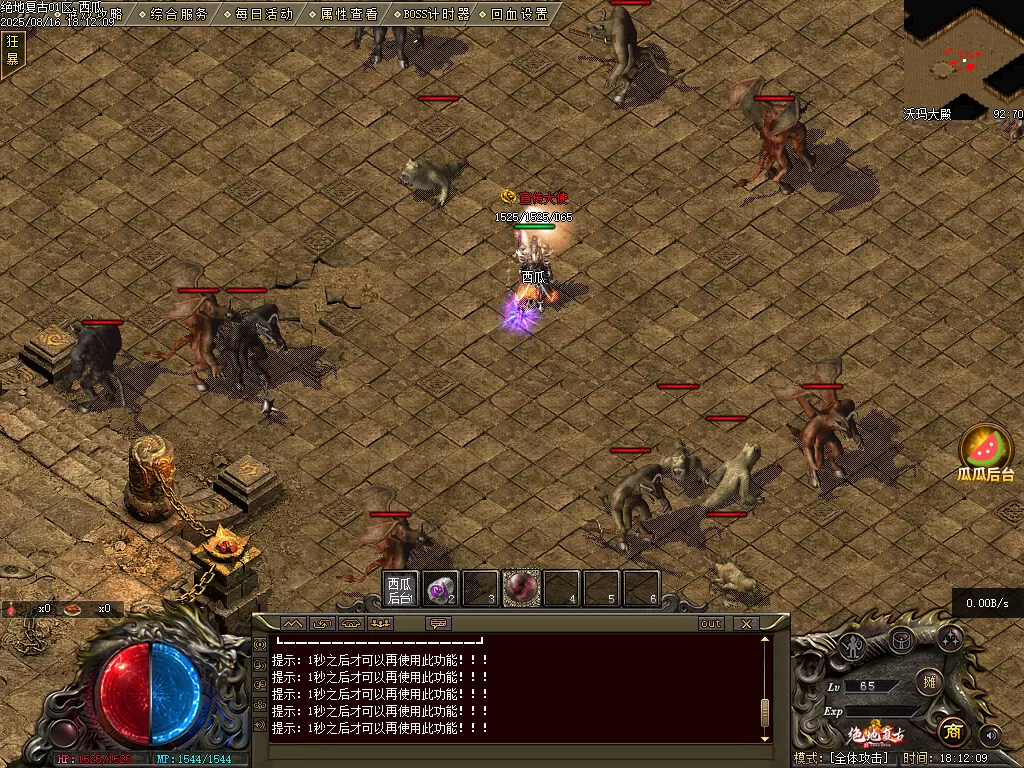Select the 西瓜后台 hotbar slot

(x=400, y=589)
